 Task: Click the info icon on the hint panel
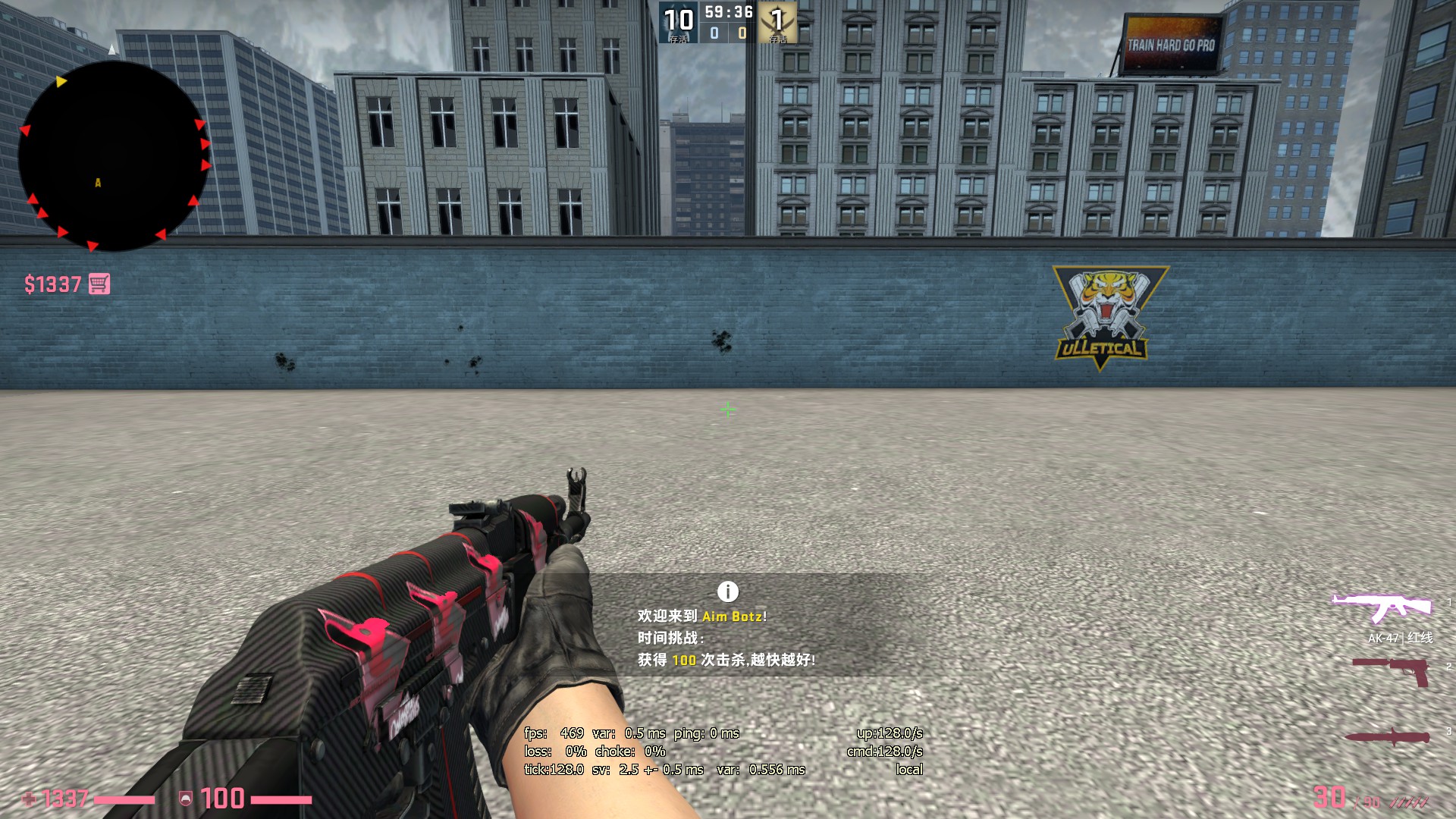[727, 591]
